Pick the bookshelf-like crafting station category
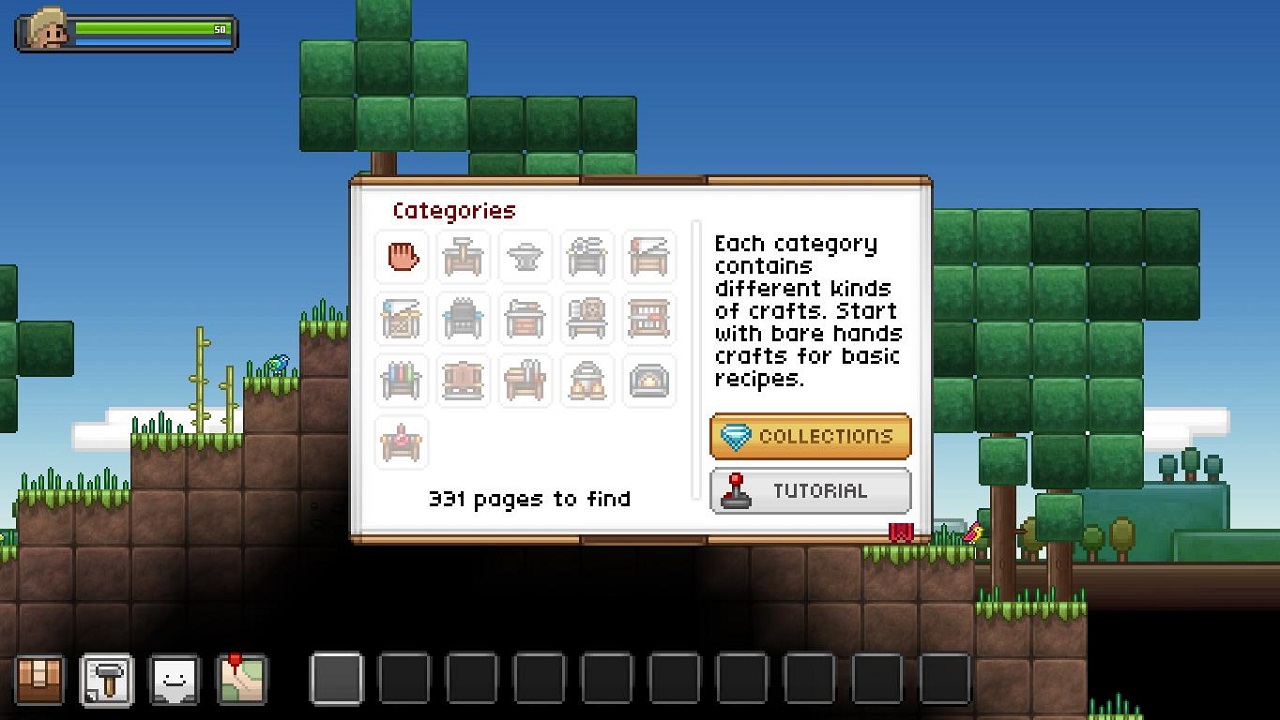 point(649,319)
